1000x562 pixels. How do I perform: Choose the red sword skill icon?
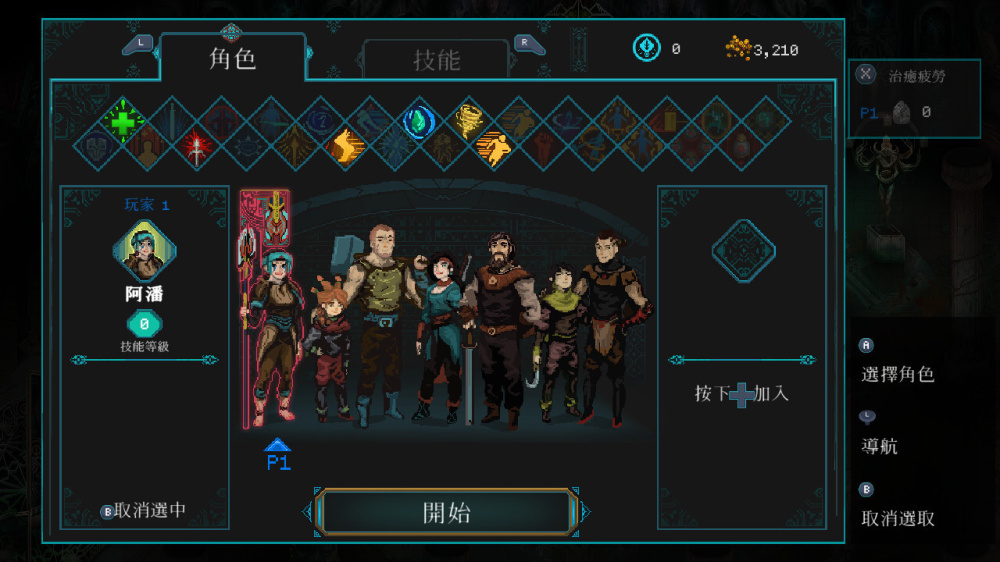pyautogui.click(x=197, y=149)
